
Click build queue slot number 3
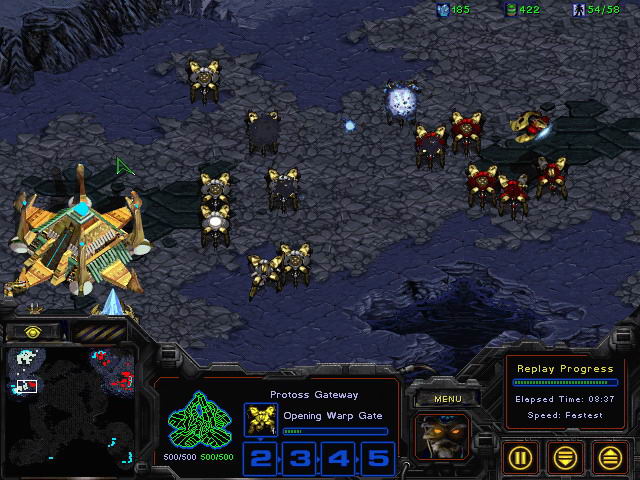point(299,458)
